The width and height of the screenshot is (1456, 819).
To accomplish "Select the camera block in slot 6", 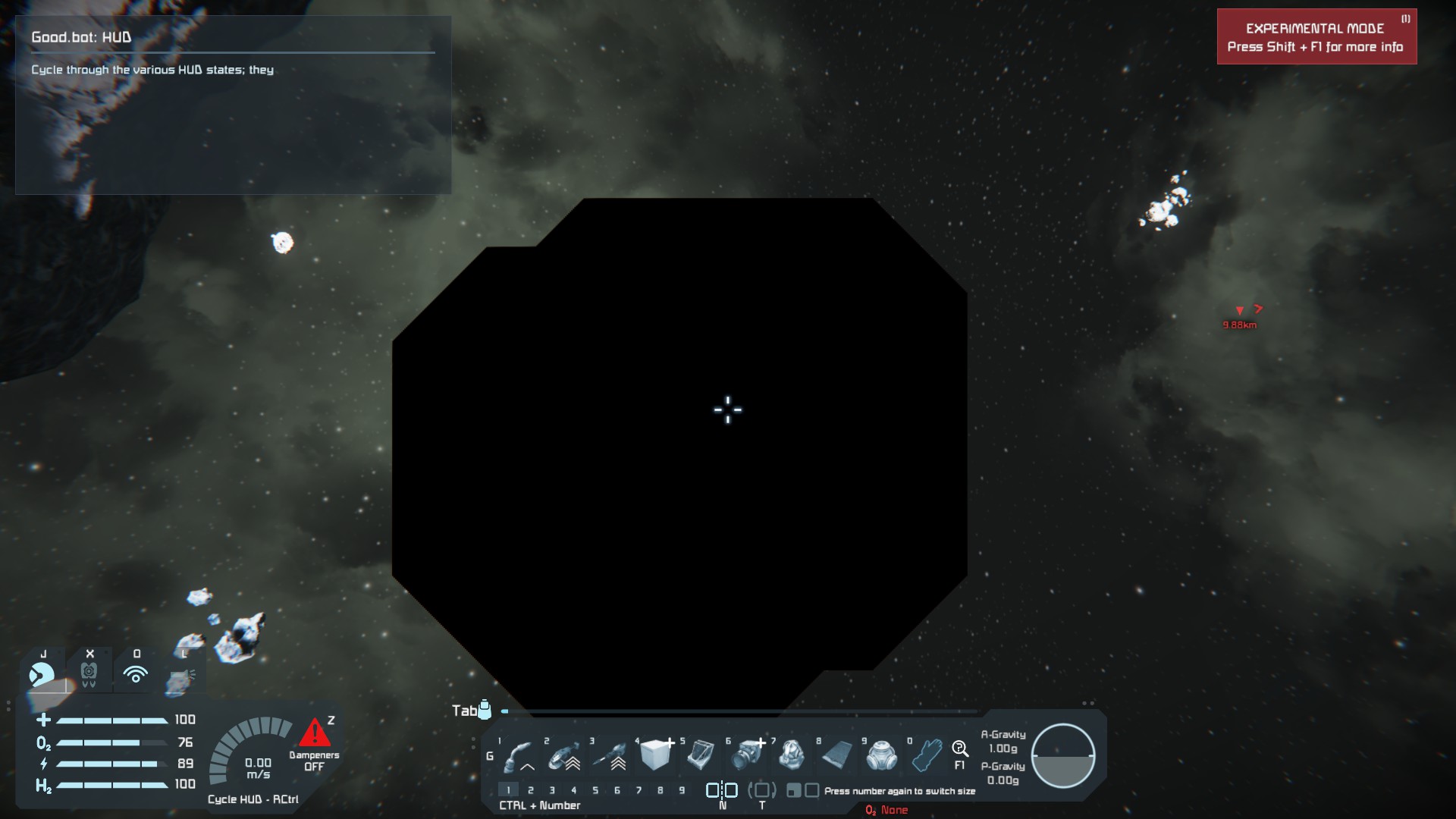I will [748, 755].
